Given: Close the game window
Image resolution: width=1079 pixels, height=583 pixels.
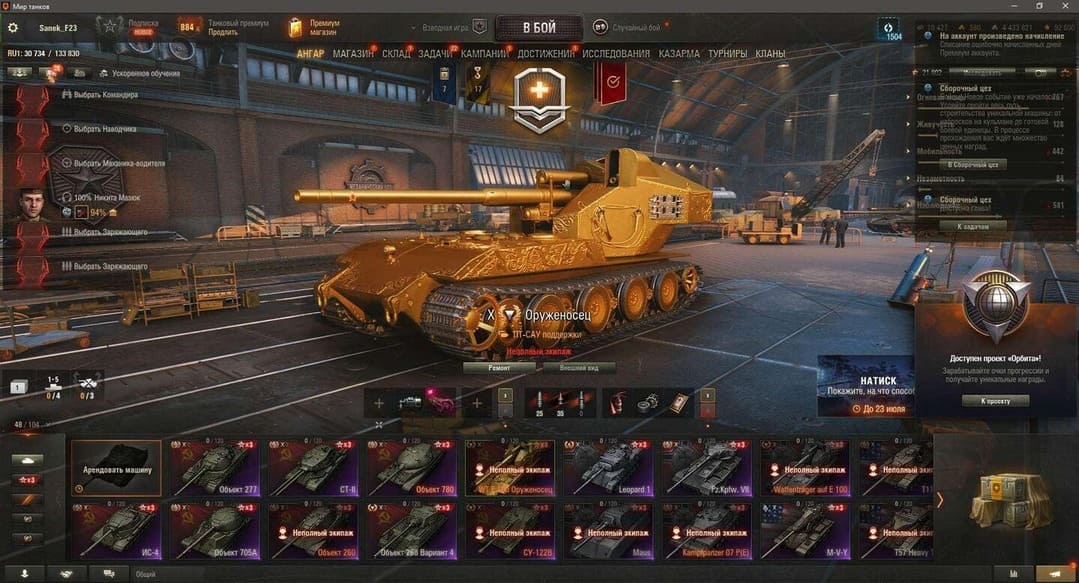Looking at the screenshot, I should 1065,6.
